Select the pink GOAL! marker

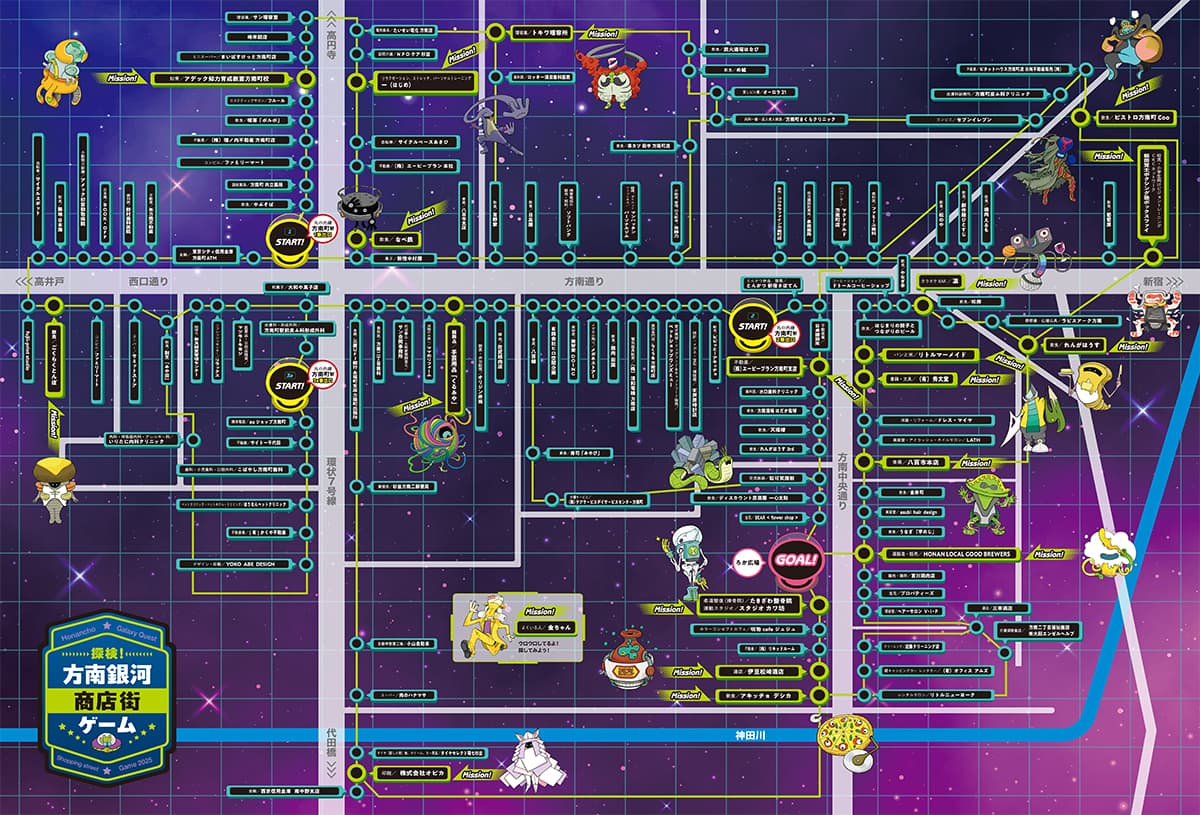point(797,558)
